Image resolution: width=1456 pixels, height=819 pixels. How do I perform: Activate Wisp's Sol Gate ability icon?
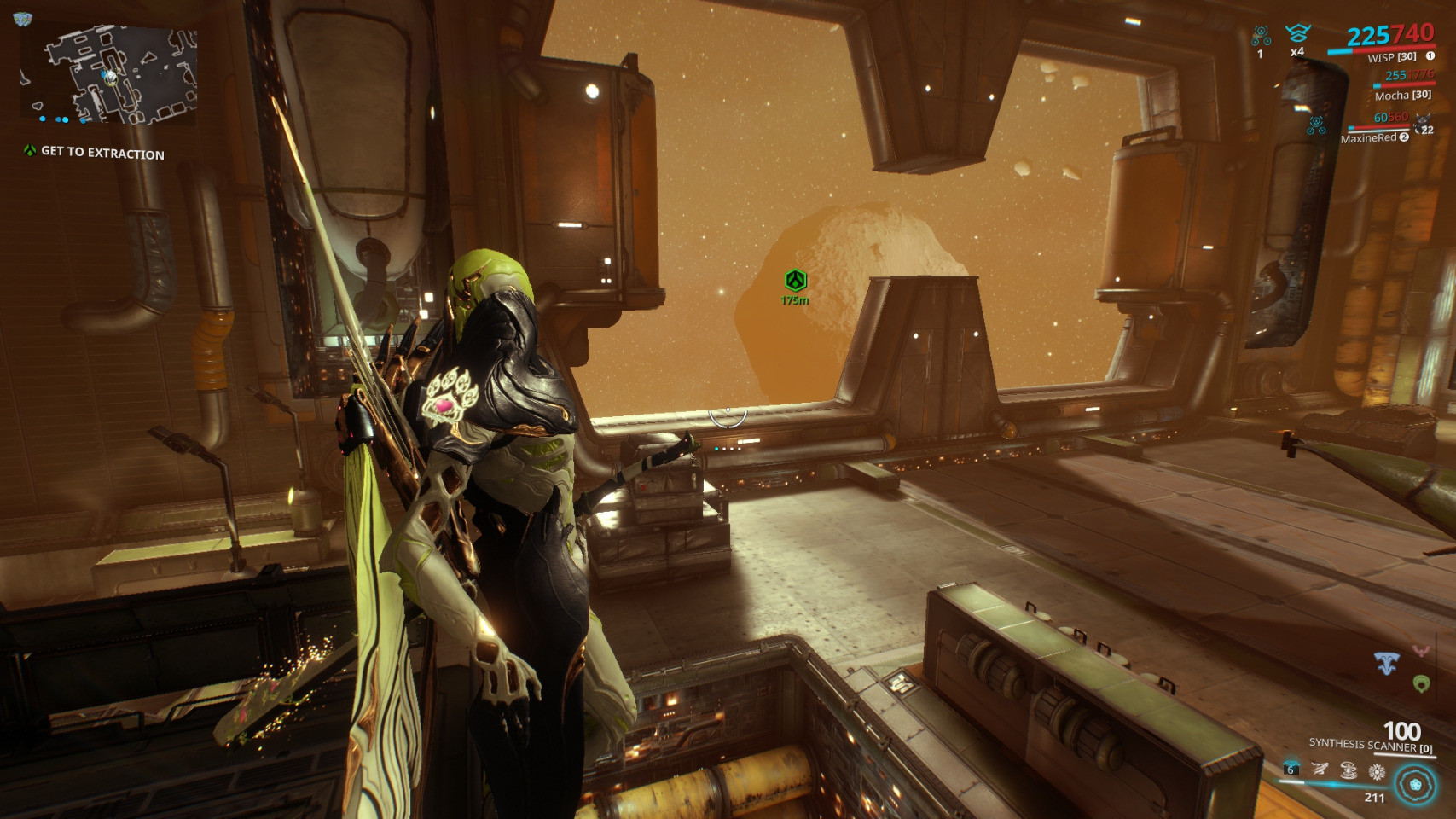click(x=1377, y=771)
